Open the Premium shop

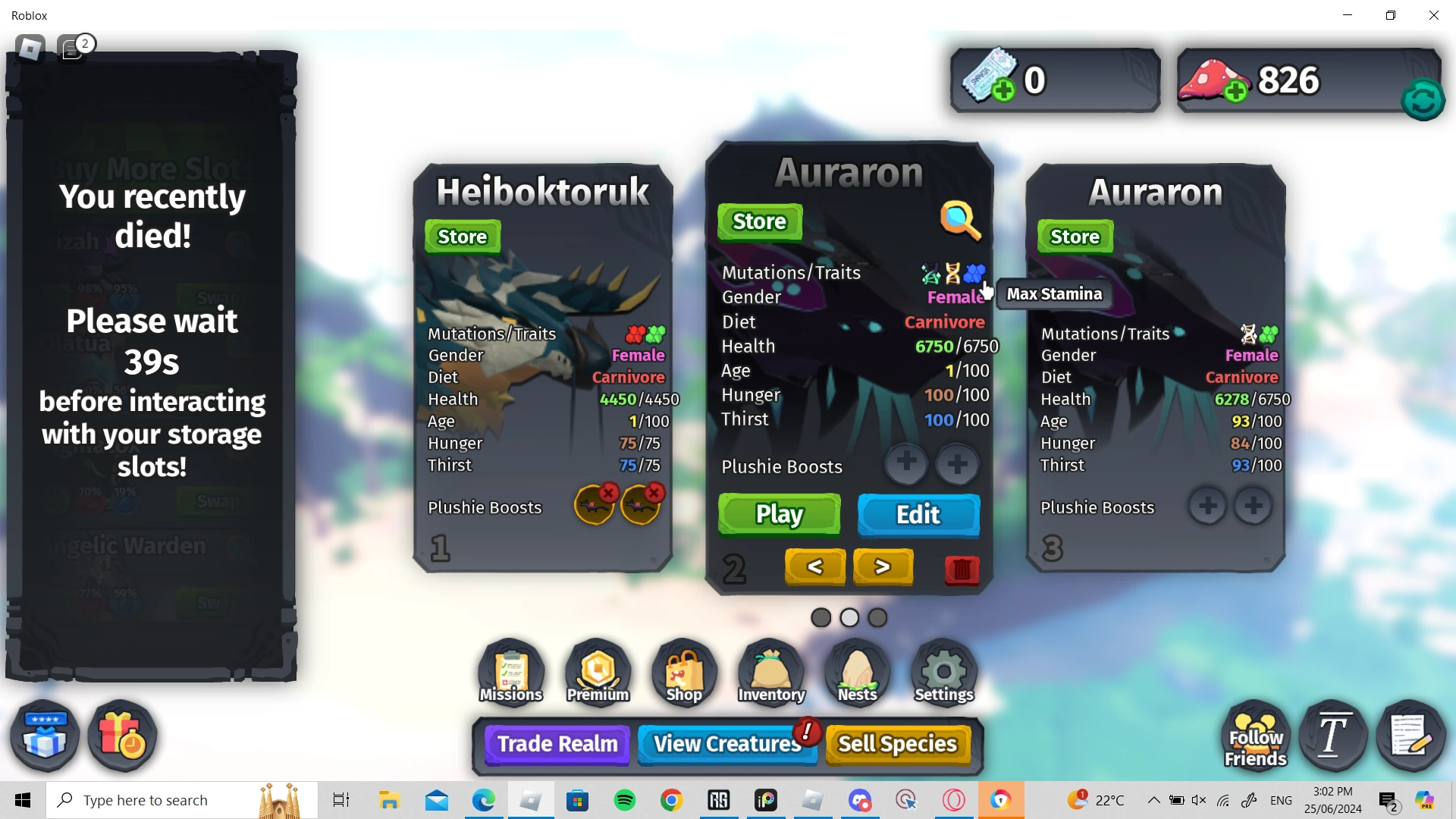pos(596,671)
